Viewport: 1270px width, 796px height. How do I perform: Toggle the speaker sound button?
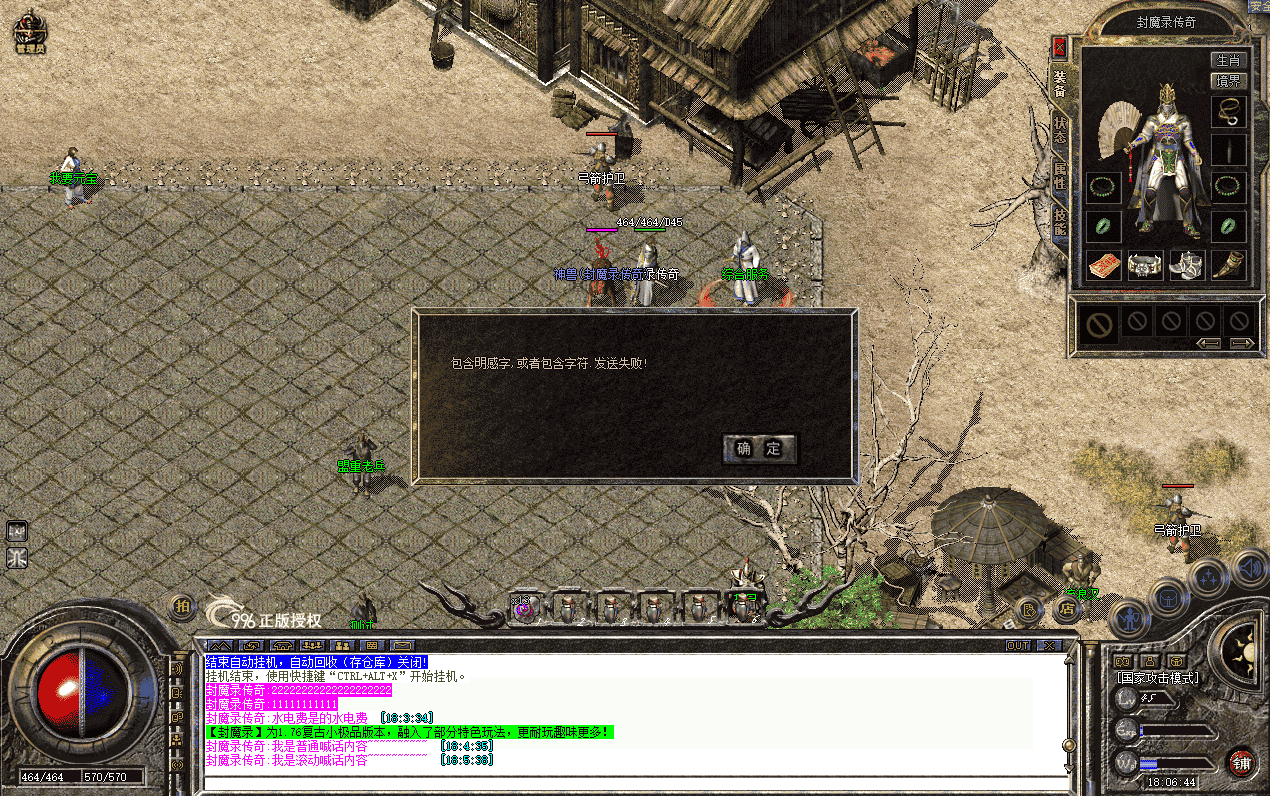click(1249, 569)
